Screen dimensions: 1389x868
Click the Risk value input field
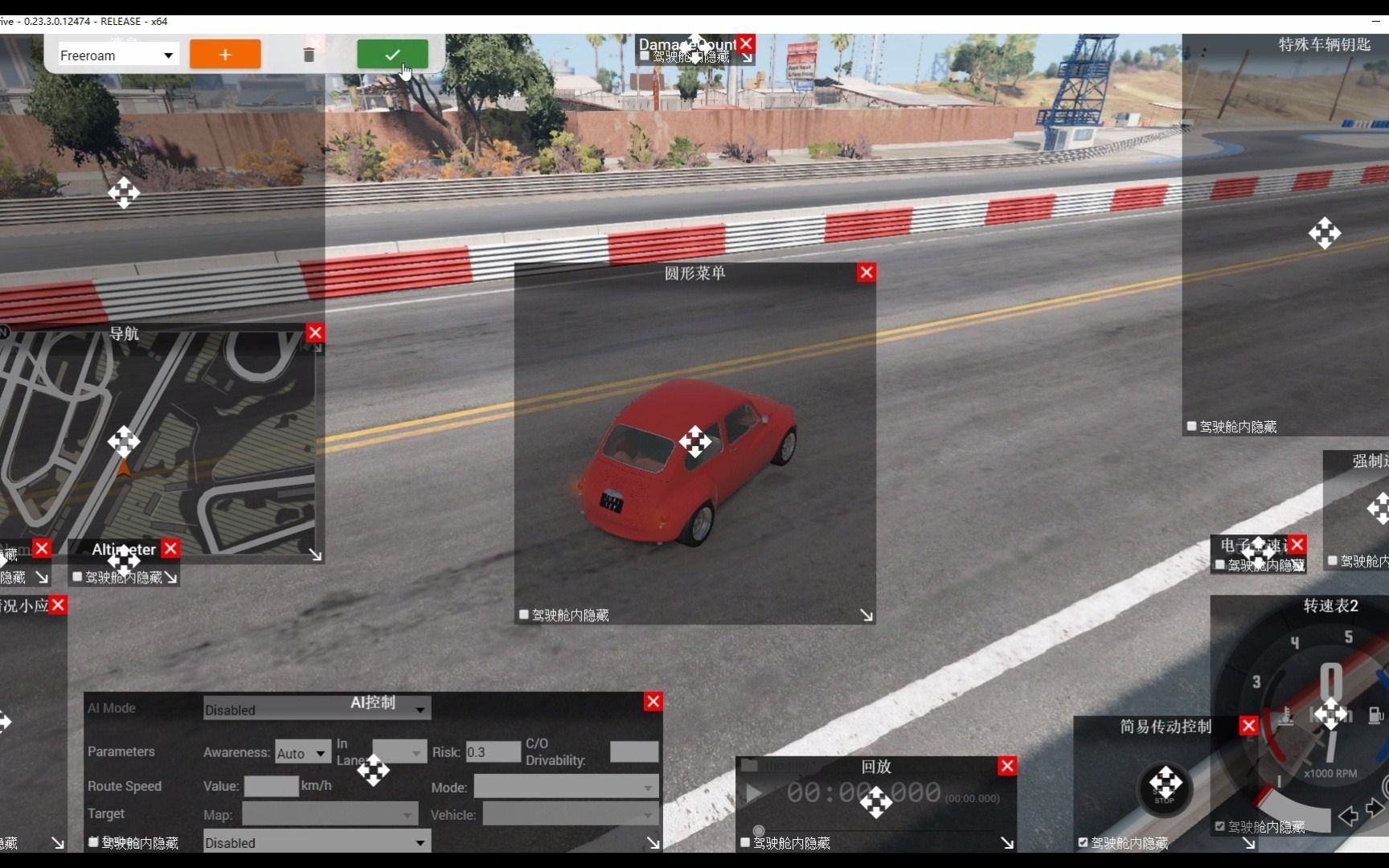(x=493, y=752)
